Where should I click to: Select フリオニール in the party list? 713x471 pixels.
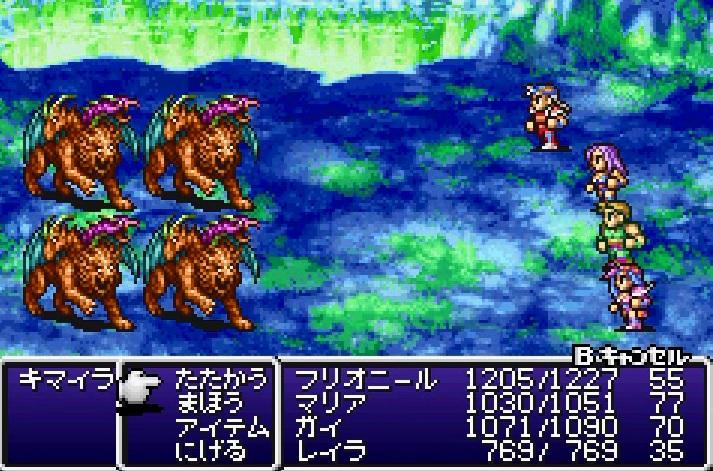362,380
